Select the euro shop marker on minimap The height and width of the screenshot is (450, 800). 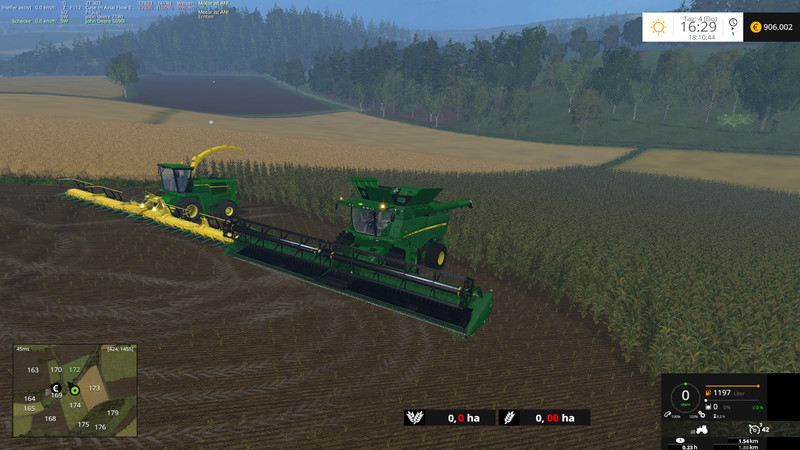pyautogui.click(x=57, y=388)
